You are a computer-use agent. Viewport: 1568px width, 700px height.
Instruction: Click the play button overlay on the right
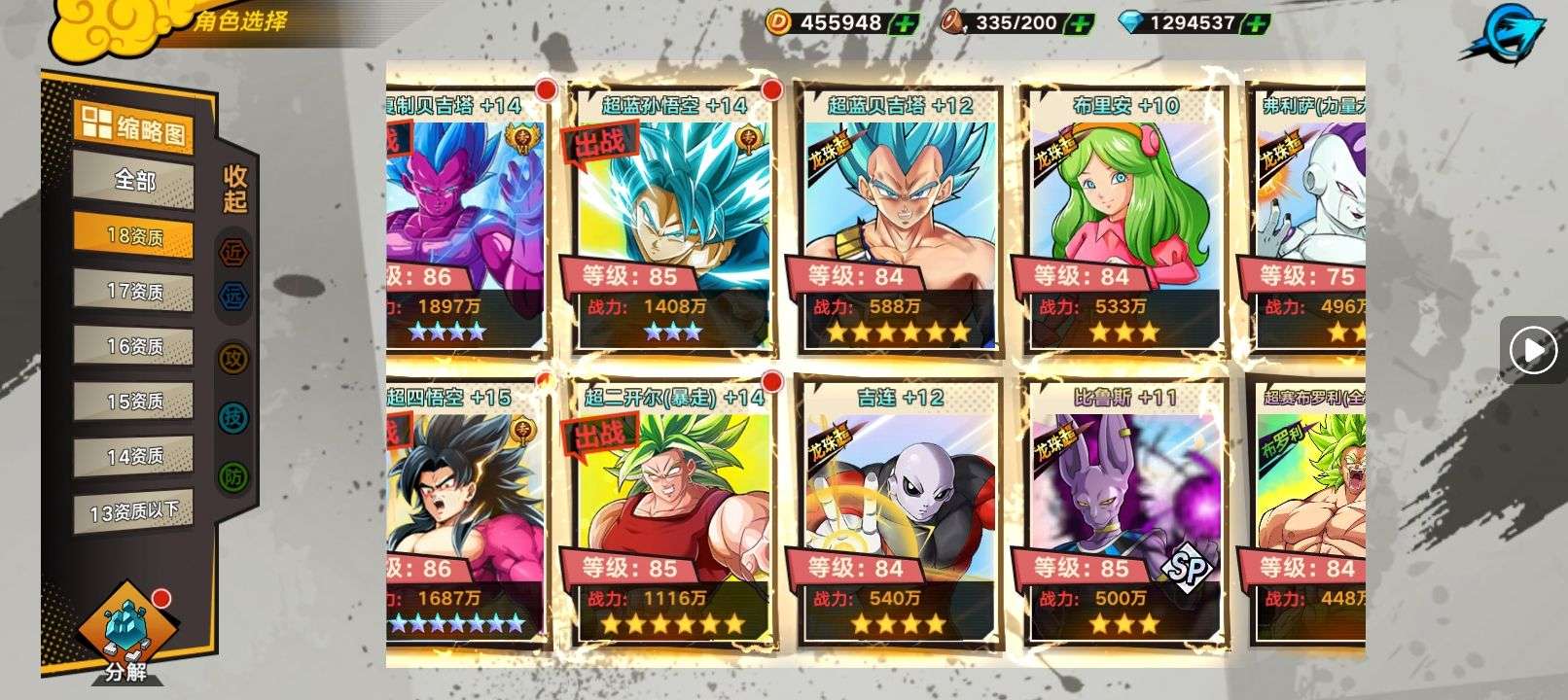point(1533,349)
